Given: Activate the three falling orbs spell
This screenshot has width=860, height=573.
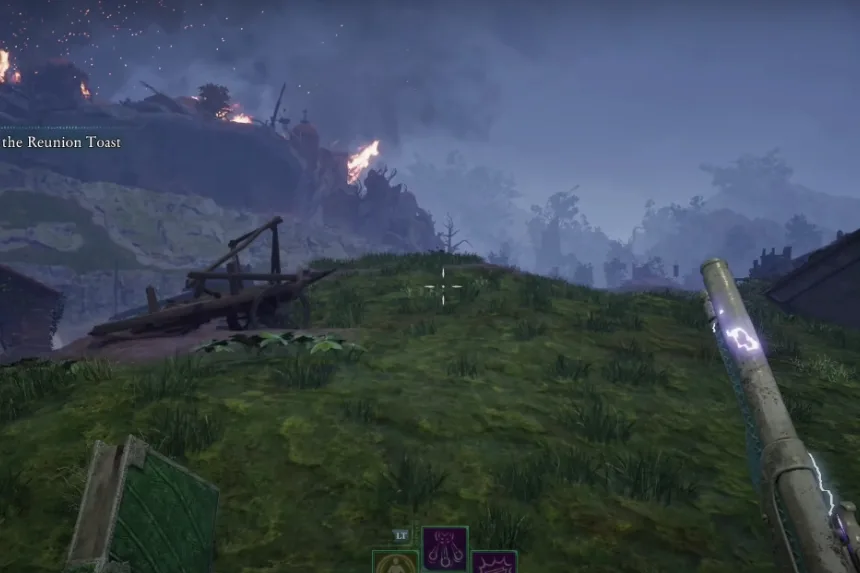Looking at the screenshot, I should pyautogui.click(x=445, y=547).
